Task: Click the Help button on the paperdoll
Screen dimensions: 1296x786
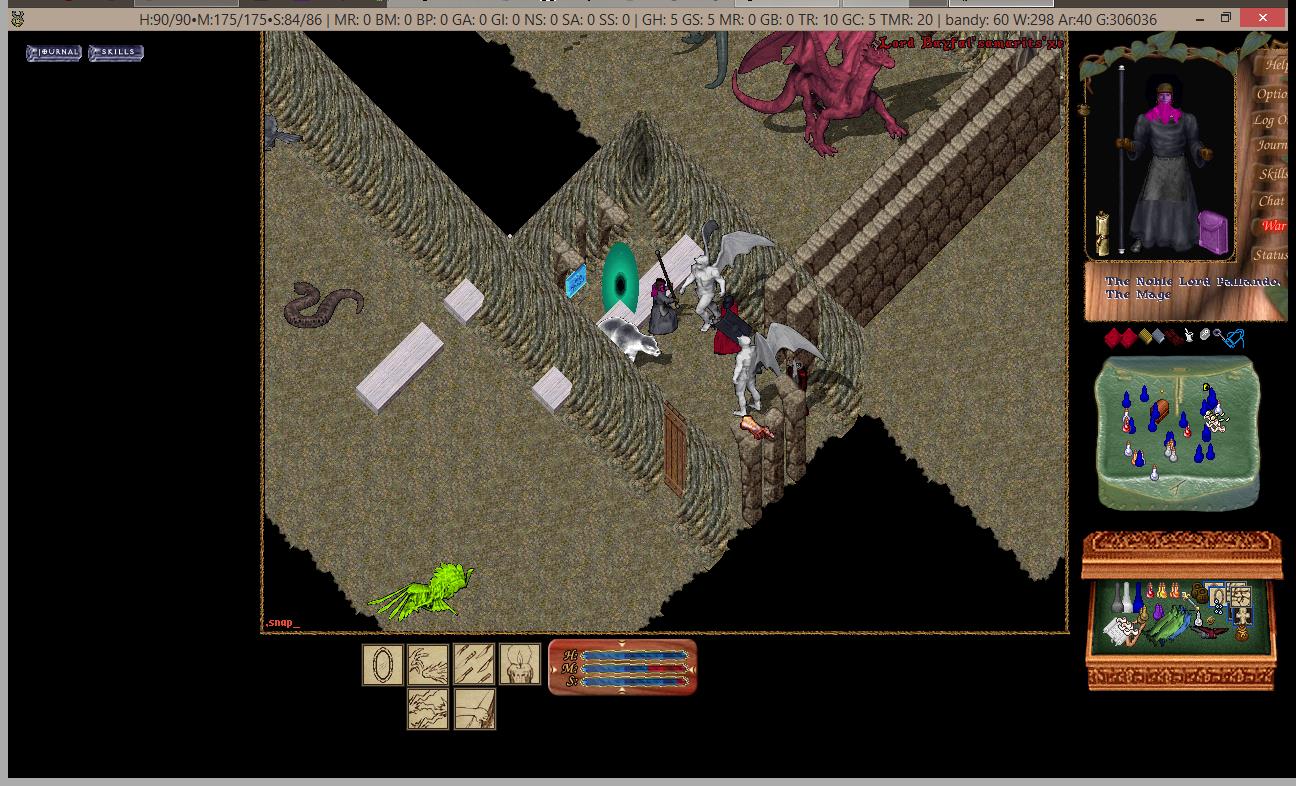Action: click(x=1274, y=65)
